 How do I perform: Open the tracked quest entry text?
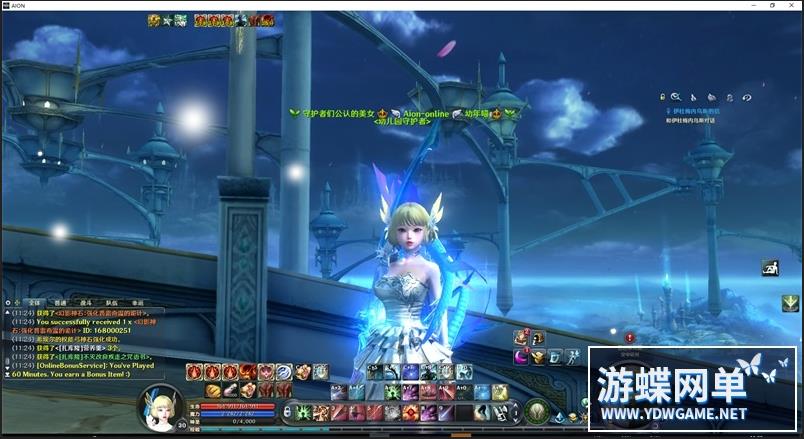pyautogui.click(x=694, y=111)
